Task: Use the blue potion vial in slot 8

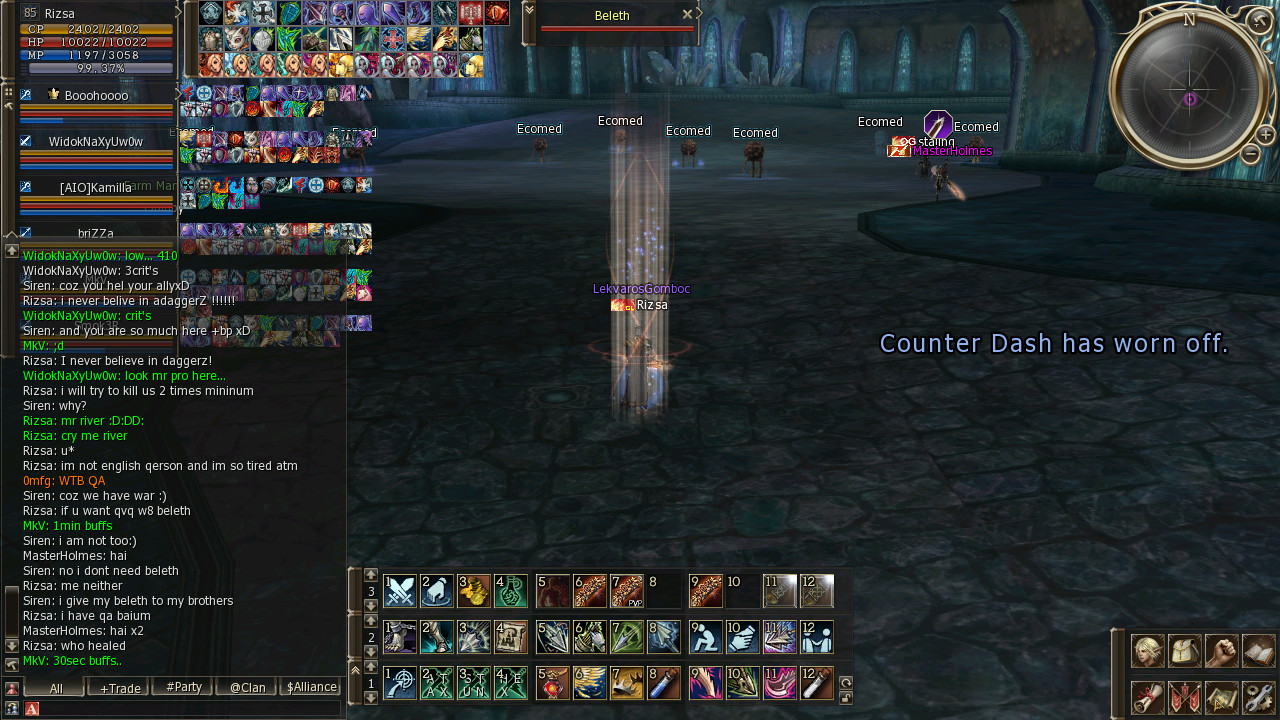Action: coord(664,683)
